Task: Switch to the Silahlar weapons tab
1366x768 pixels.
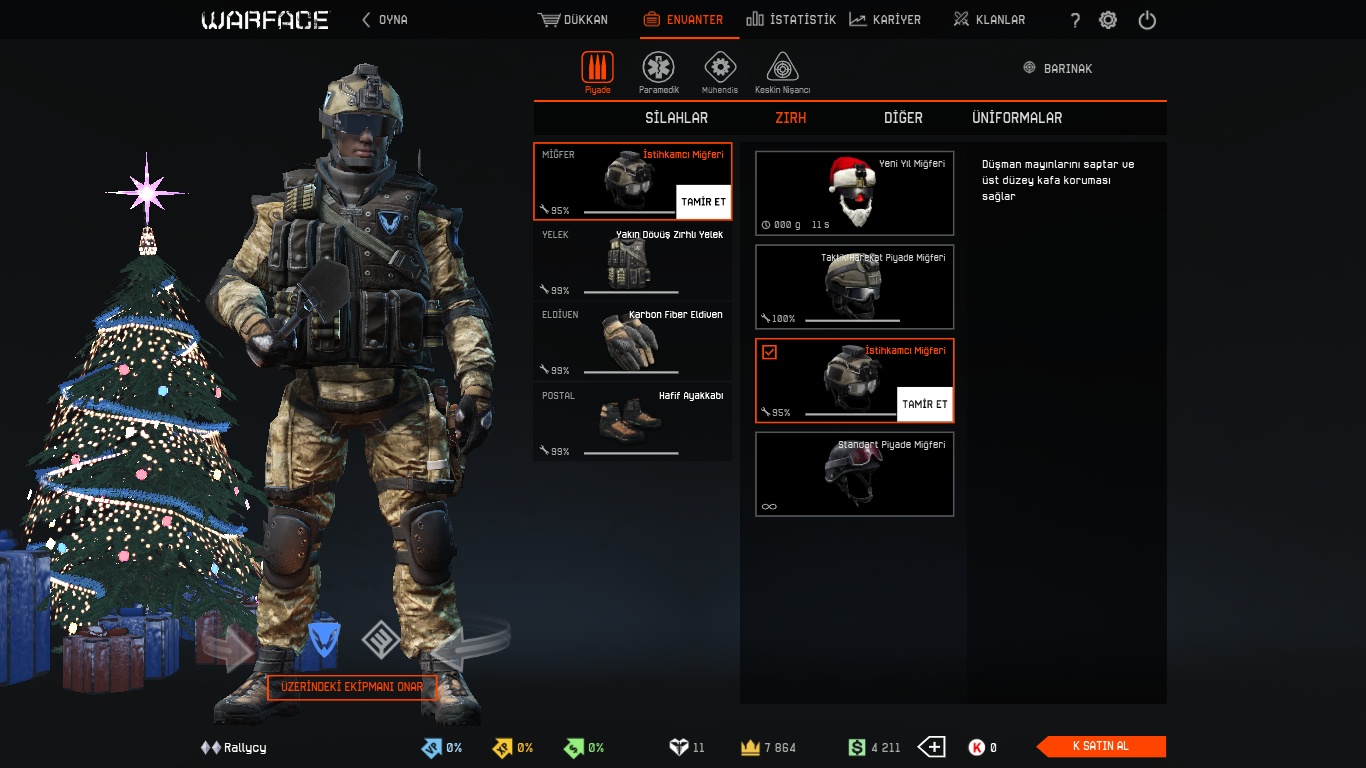Action: pos(676,118)
